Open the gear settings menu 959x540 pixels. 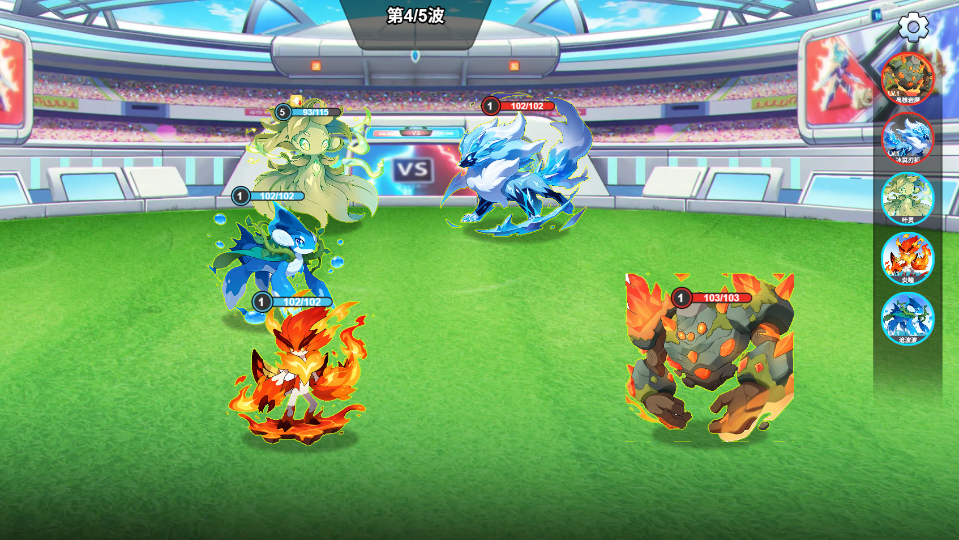tap(913, 27)
